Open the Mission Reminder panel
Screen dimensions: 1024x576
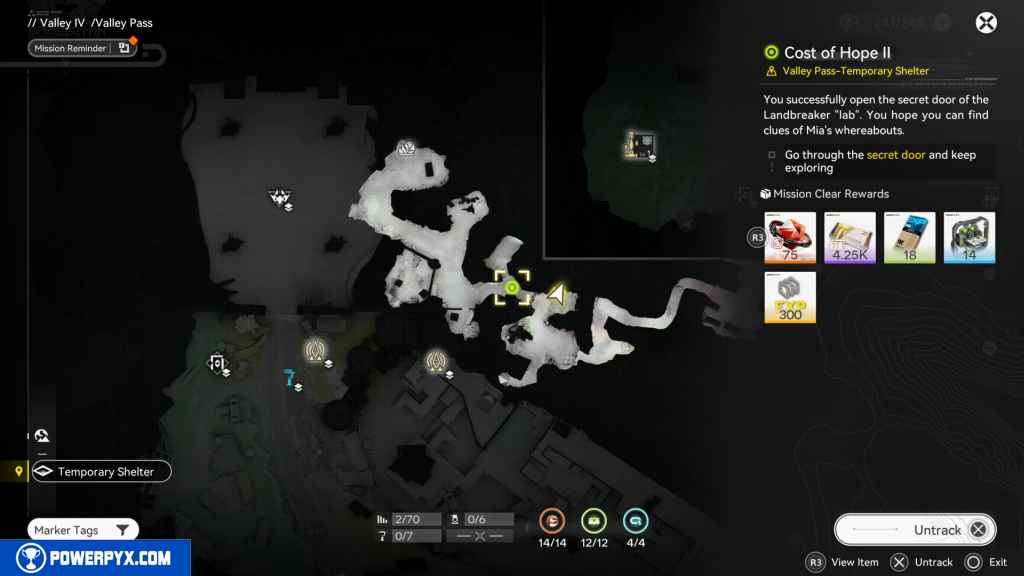coord(82,47)
